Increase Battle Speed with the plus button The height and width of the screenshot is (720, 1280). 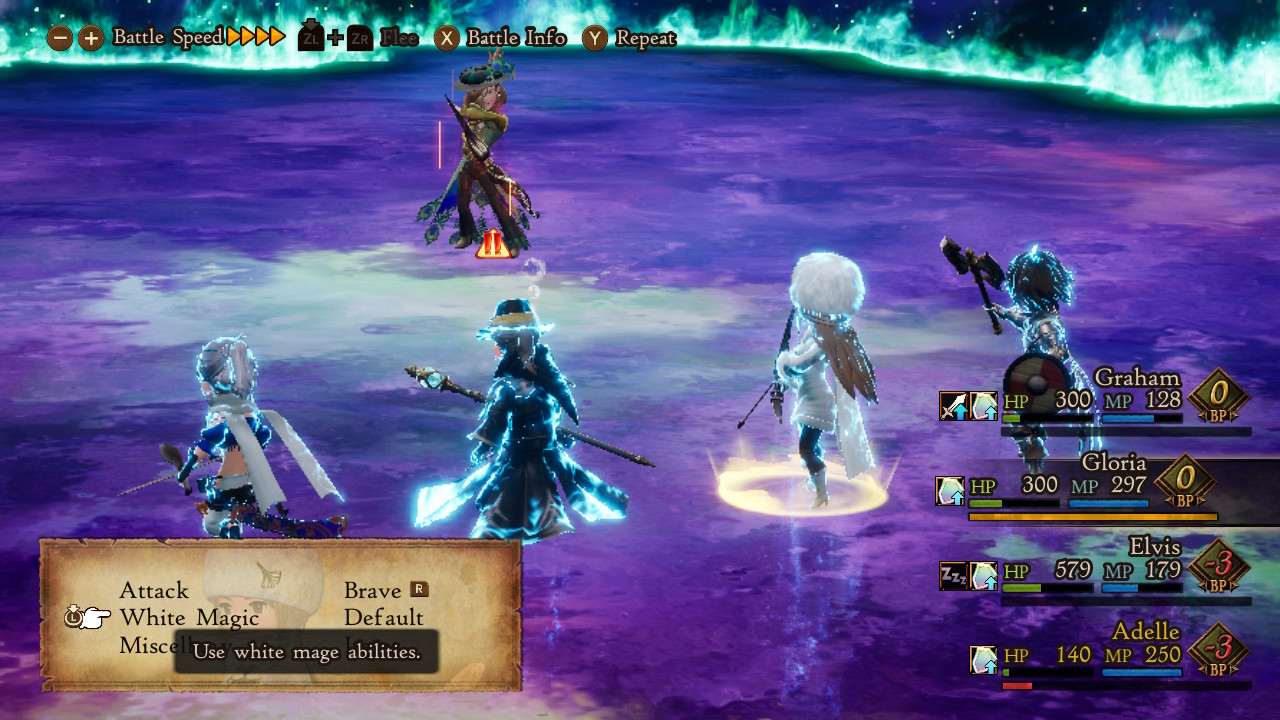pos(89,36)
